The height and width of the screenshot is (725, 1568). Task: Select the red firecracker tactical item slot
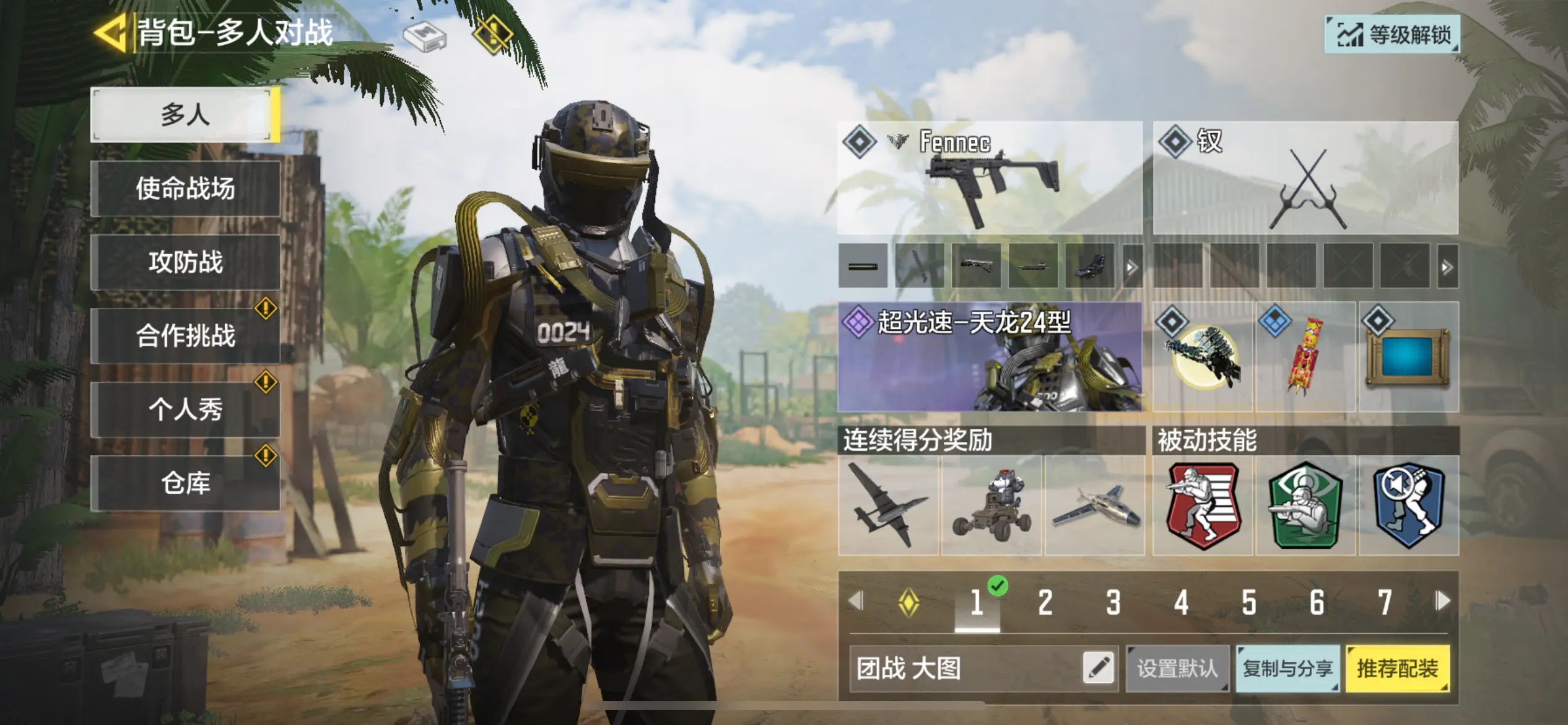1305,357
